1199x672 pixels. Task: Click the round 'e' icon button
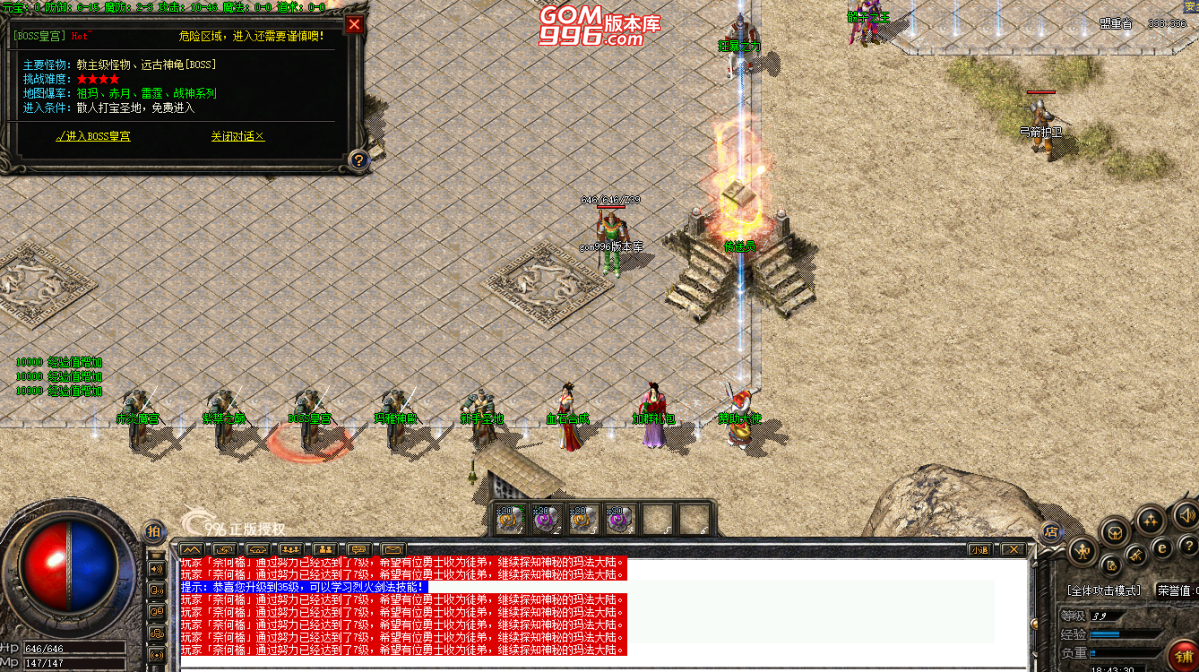1162,547
